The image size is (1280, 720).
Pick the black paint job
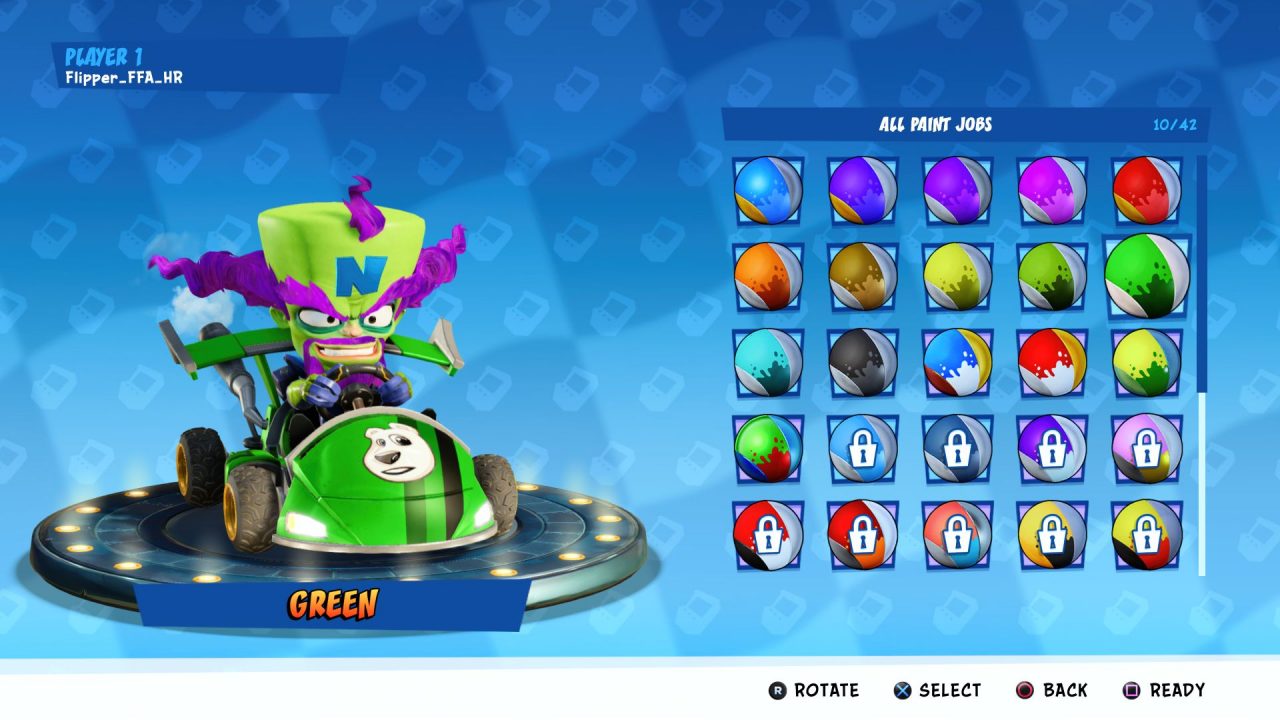pos(862,362)
